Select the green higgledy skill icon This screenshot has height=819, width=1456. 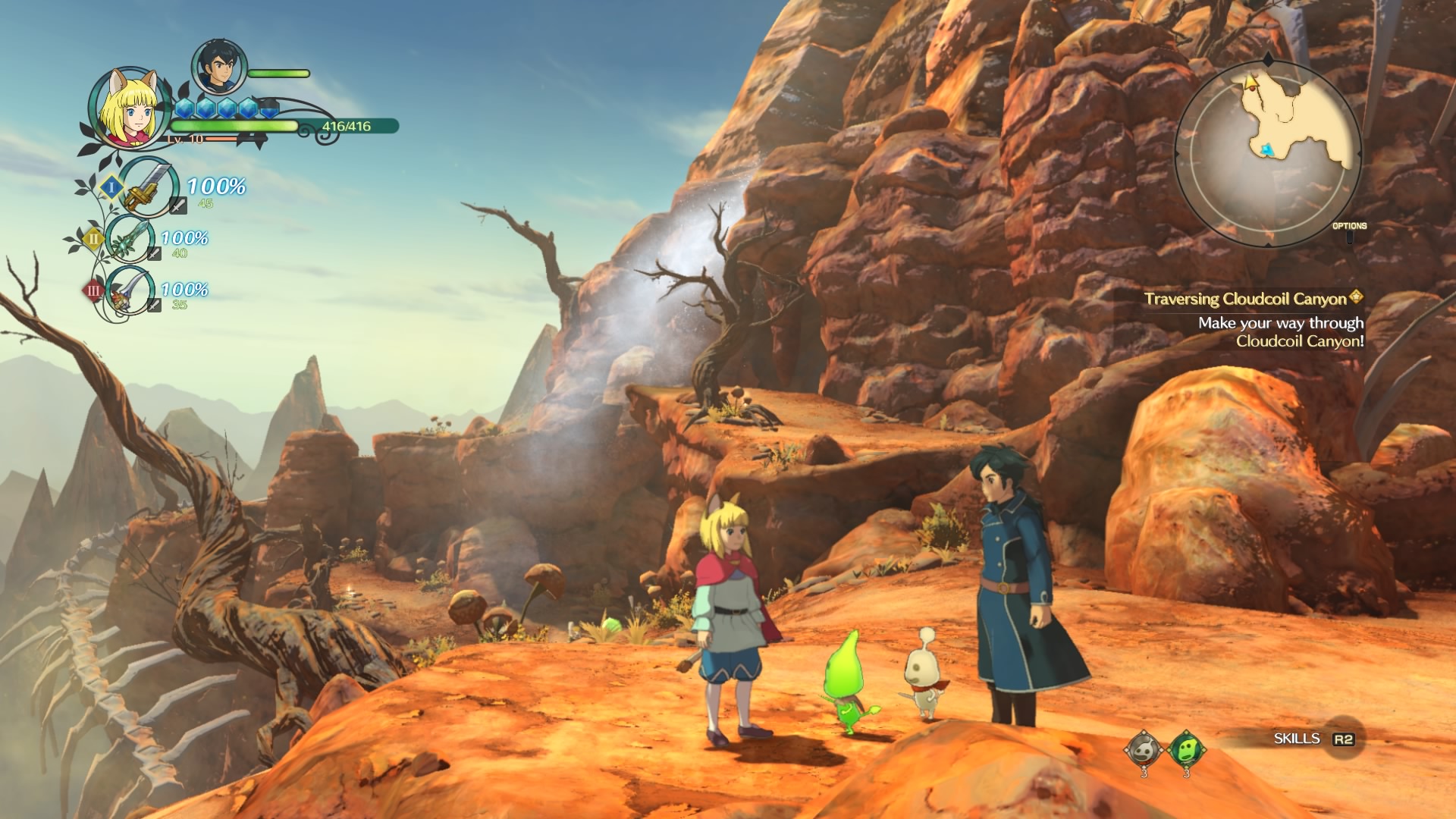pyautogui.click(x=1185, y=750)
